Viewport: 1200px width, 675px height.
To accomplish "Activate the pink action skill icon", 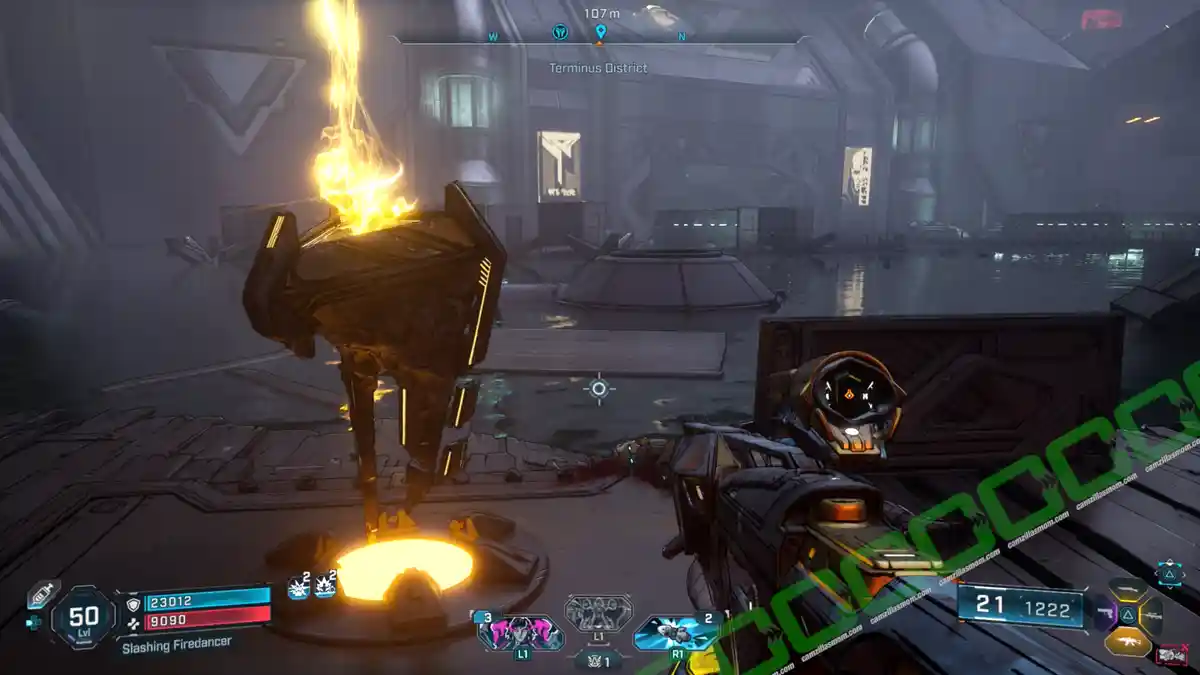I will pos(521,634).
